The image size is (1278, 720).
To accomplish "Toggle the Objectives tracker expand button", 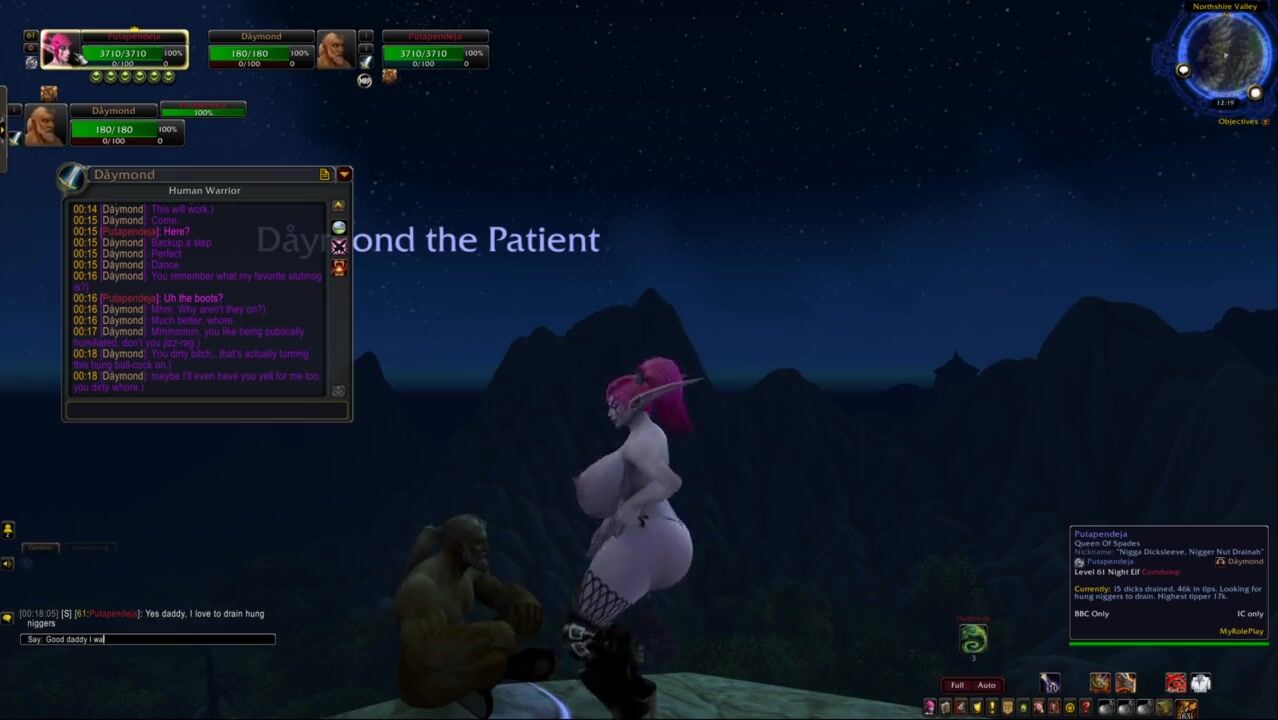I will pos(1265,122).
